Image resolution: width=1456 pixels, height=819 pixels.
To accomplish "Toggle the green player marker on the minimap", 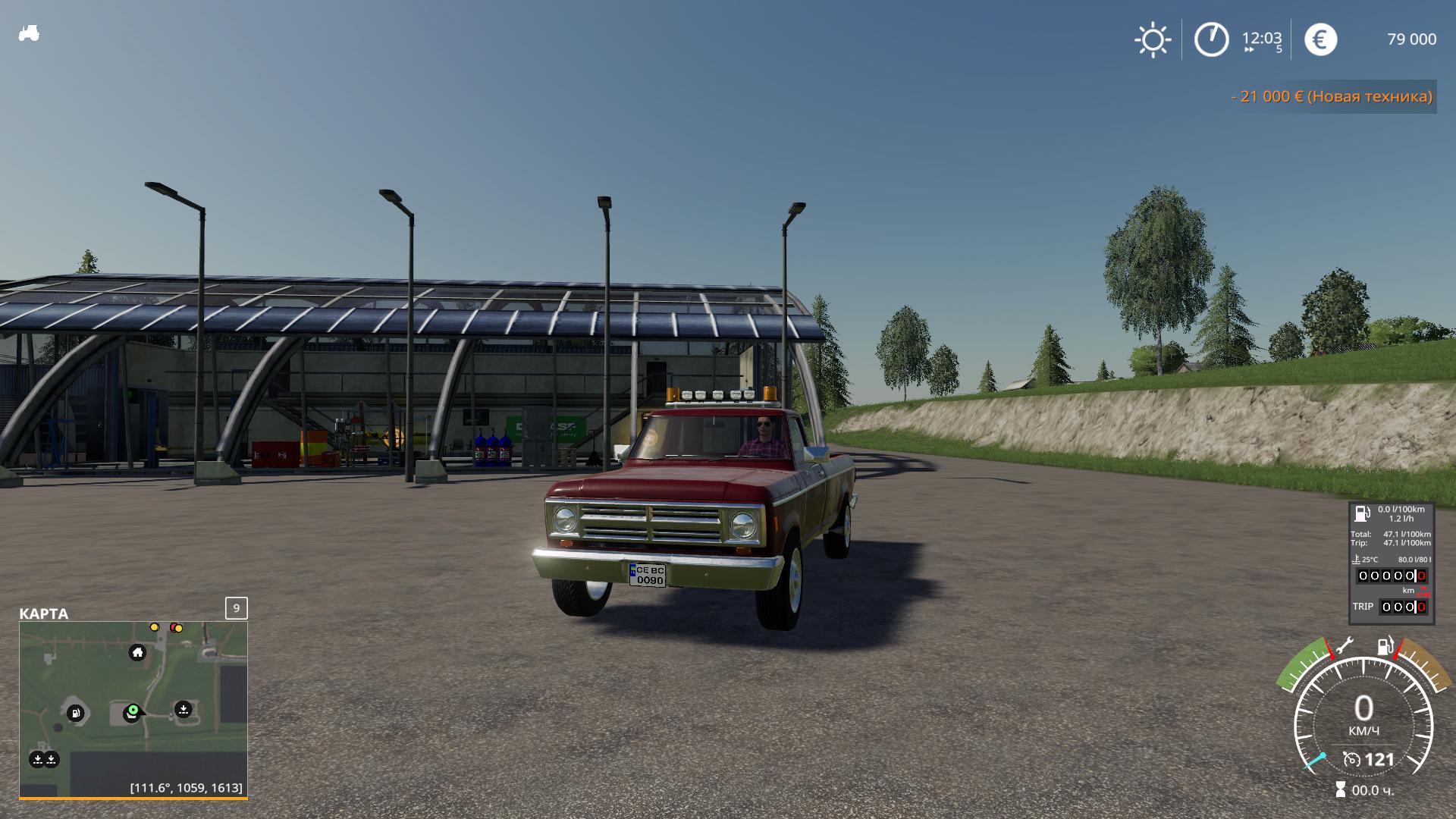I will [133, 711].
